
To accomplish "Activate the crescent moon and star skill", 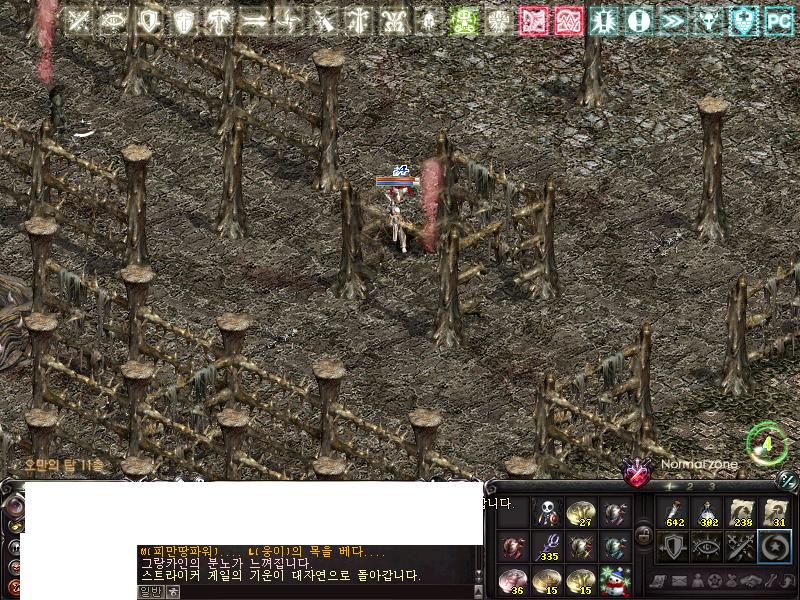I will pyautogui.click(x=774, y=547).
